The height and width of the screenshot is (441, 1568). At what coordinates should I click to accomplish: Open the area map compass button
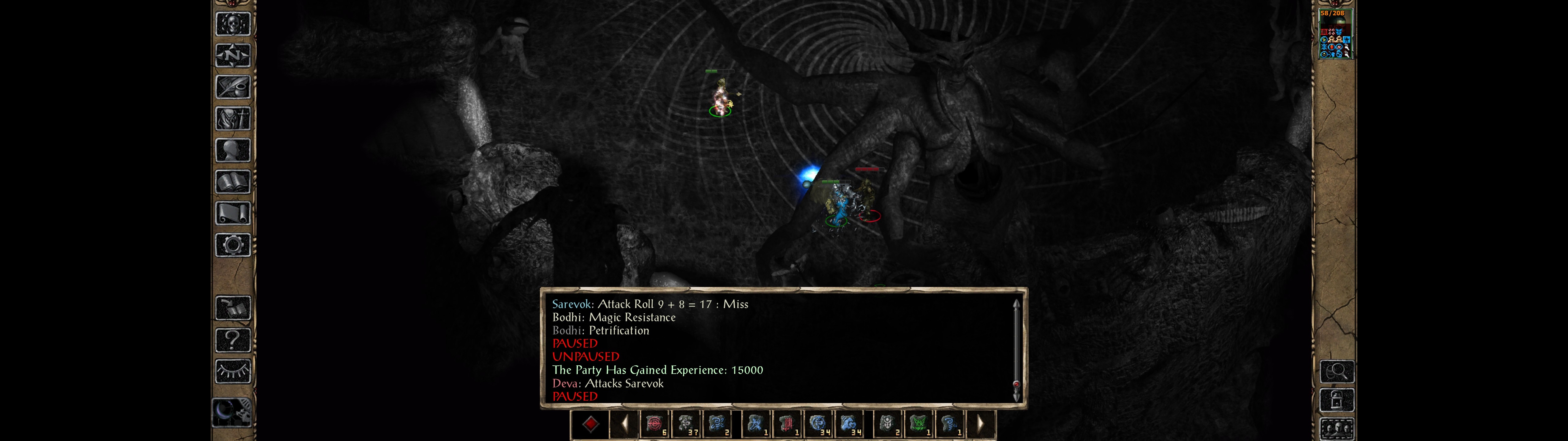click(x=233, y=55)
